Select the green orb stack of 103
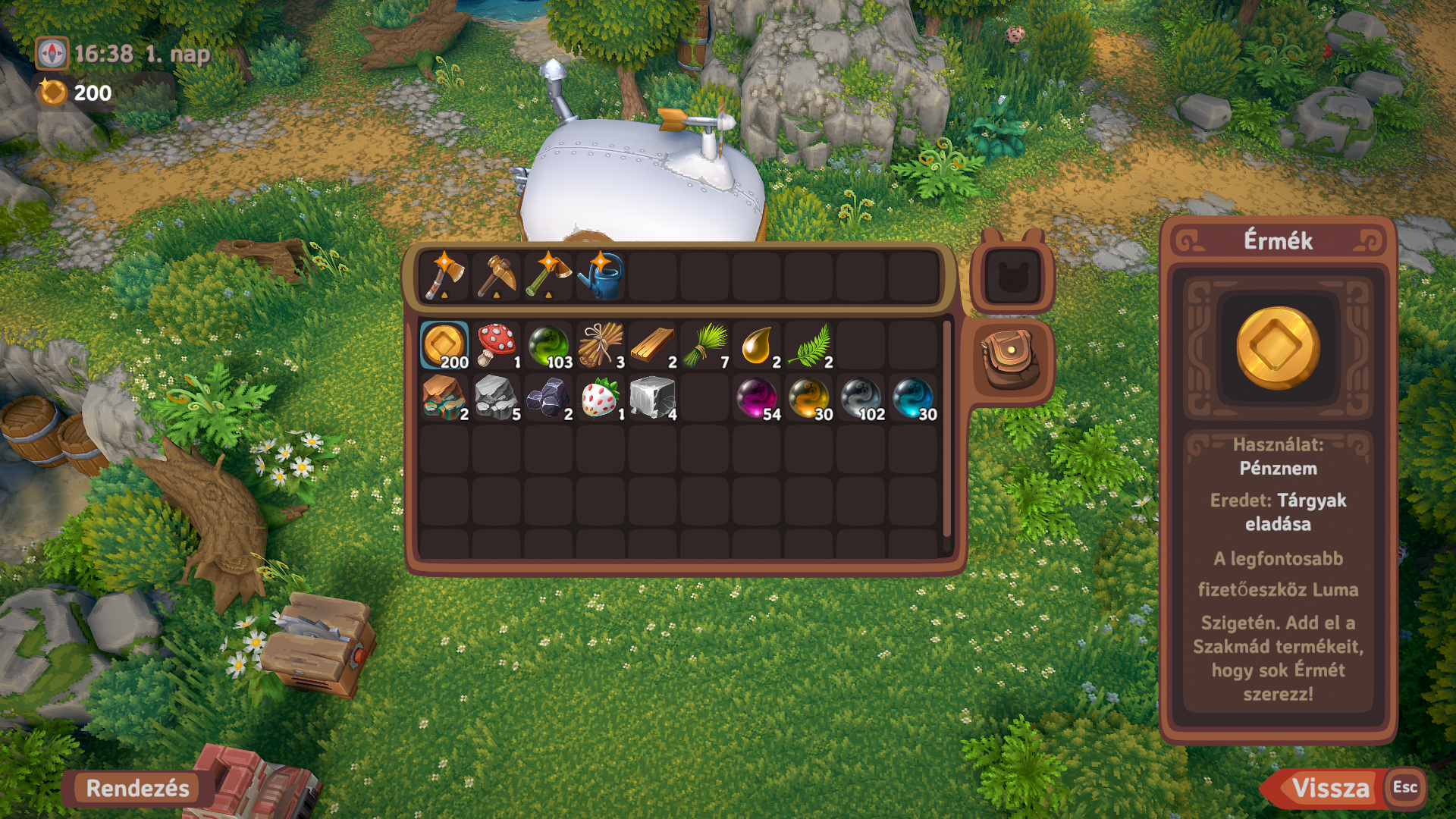The width and height of the screenshot is (1456, 819). tap(549, 345)
